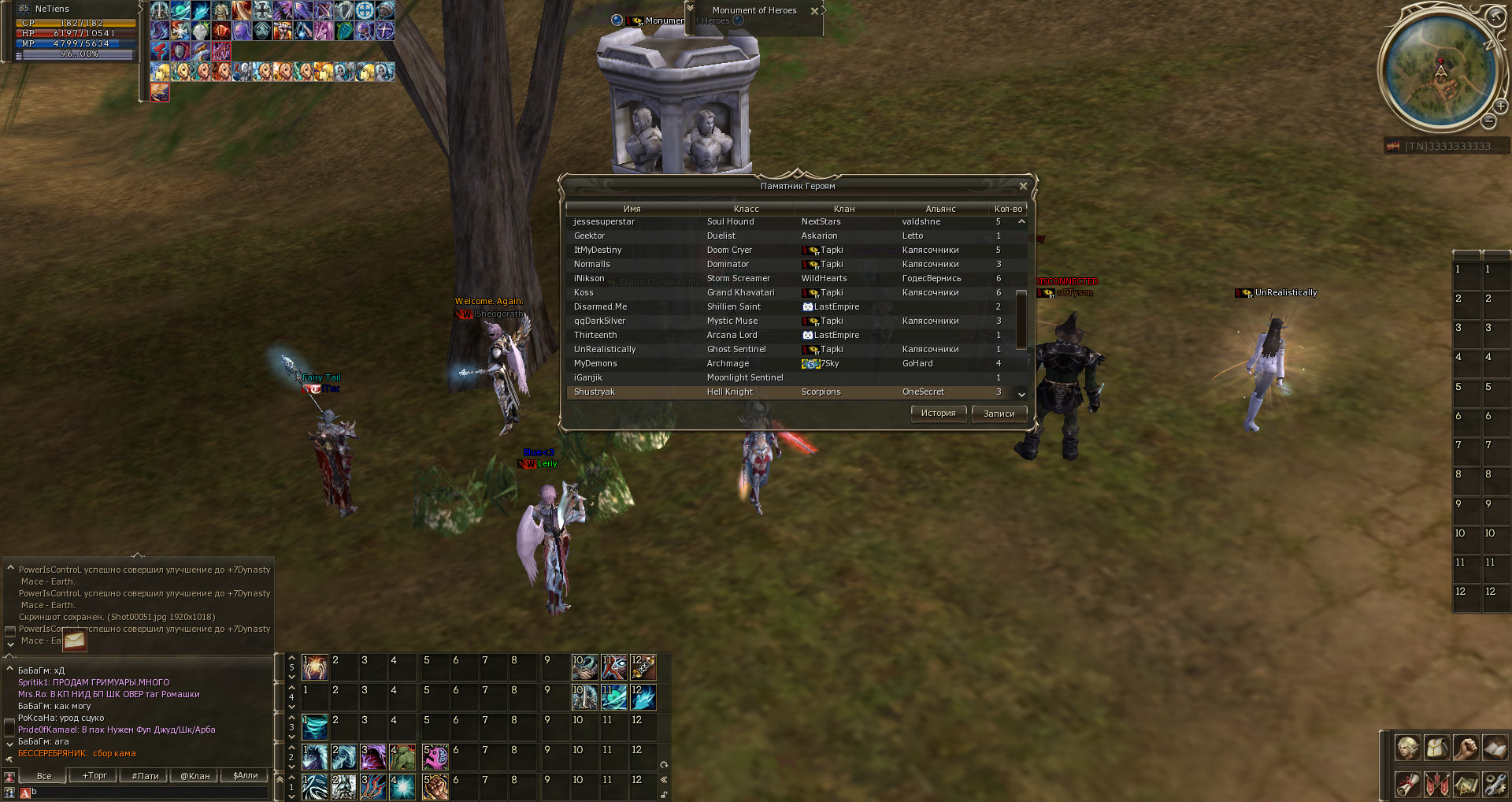Close the Памятник Героям window
This screenshot has width=1512, height=802.
click(1023, 186)
